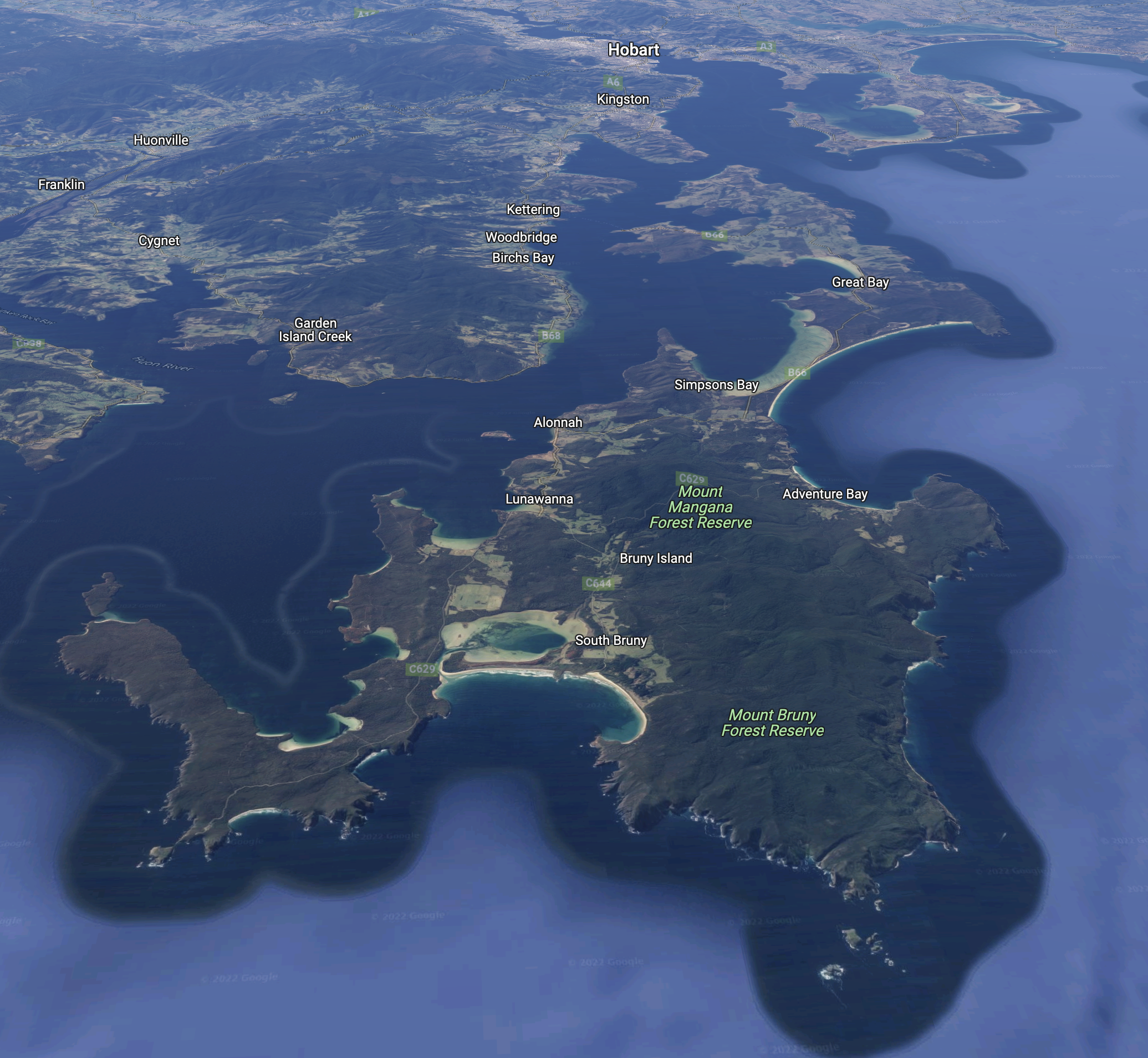The width and height of the screenshot is (1148, 1058).
Task: Click the Kingston place label
Action: tap(623, 100)
